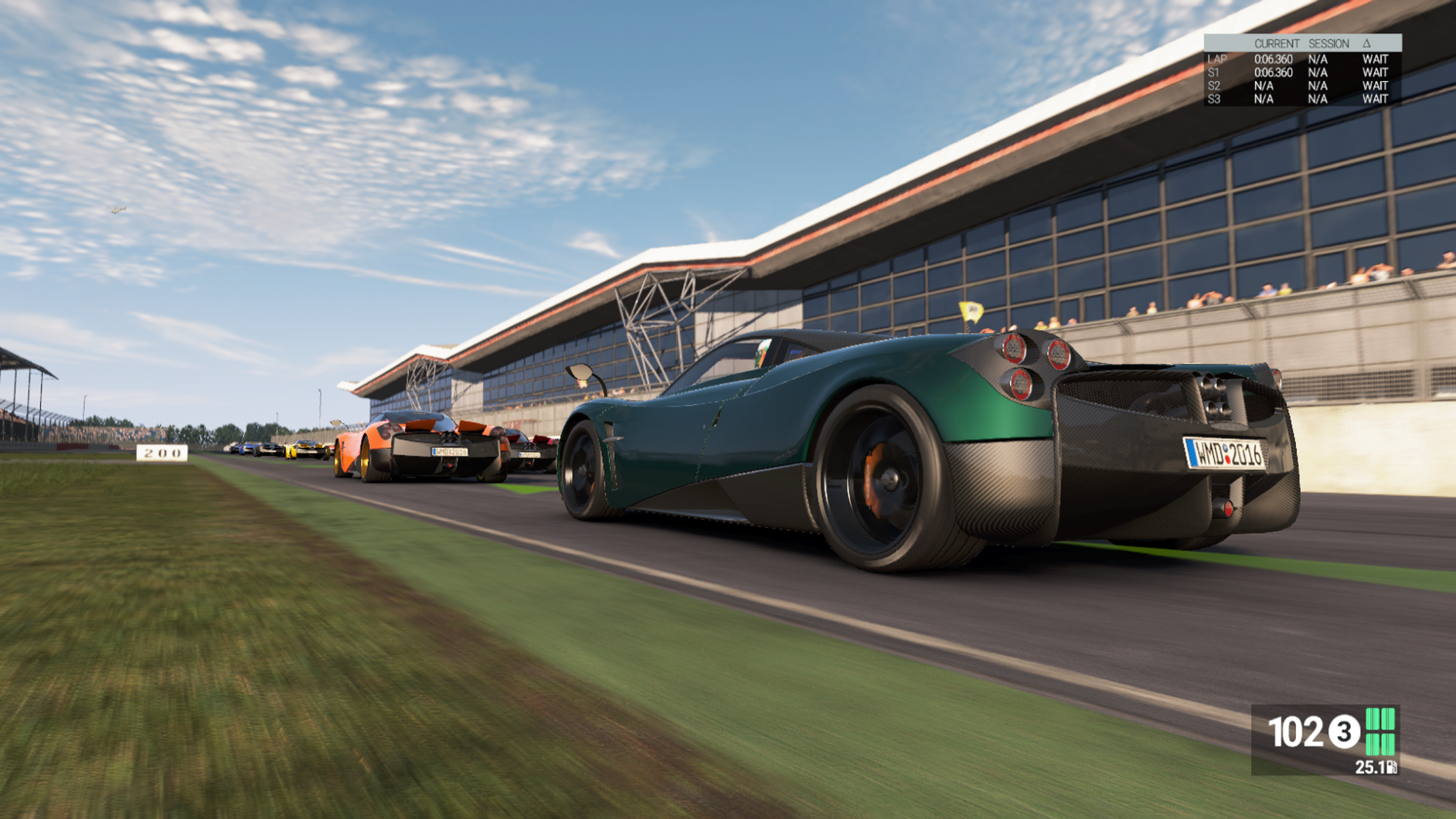Toggle the LAP row in timing display
This screenshot has width=1456, height=819.
tap(1218, 59)
